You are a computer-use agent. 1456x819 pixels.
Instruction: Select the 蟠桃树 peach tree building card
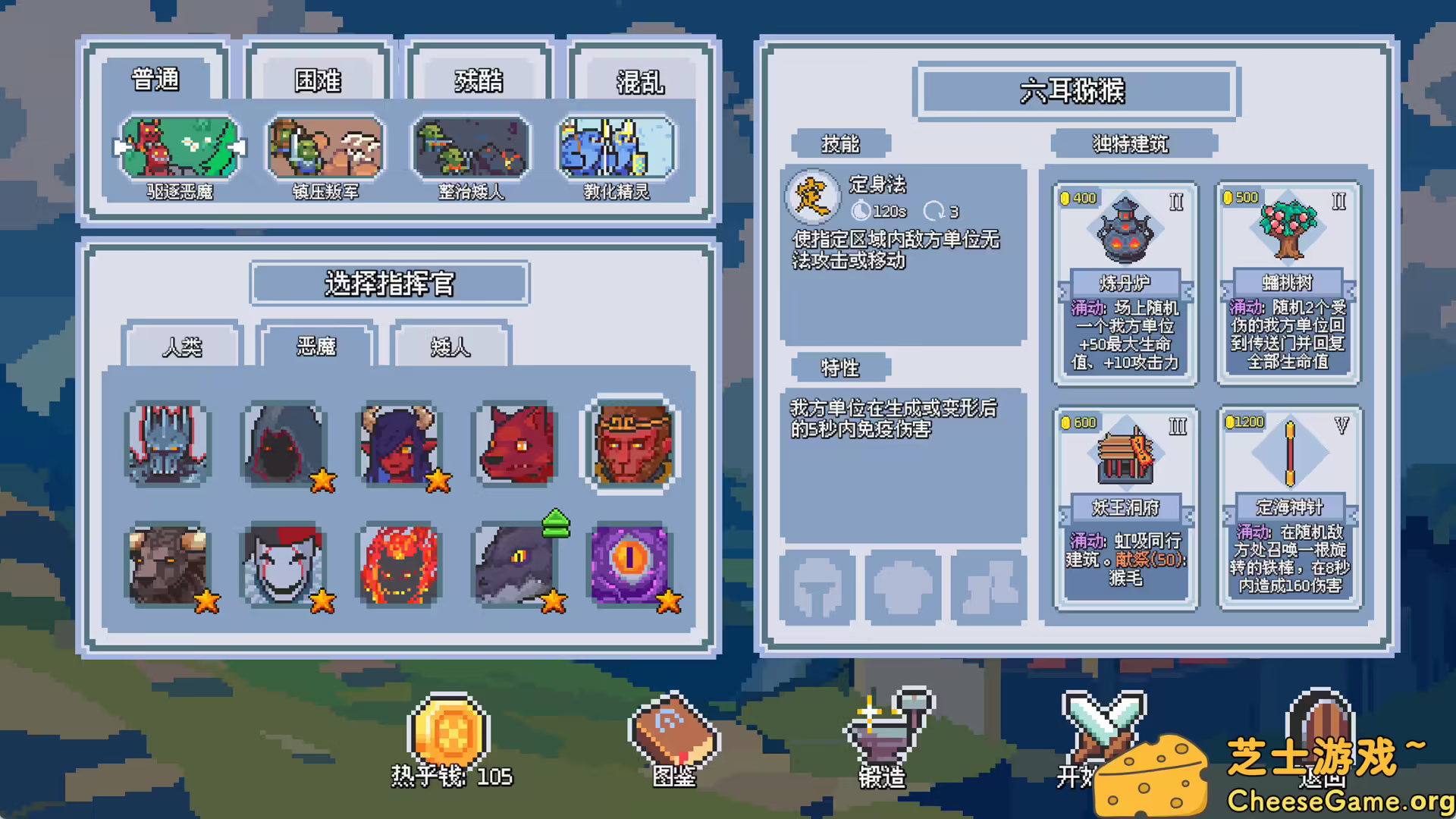1288,281
